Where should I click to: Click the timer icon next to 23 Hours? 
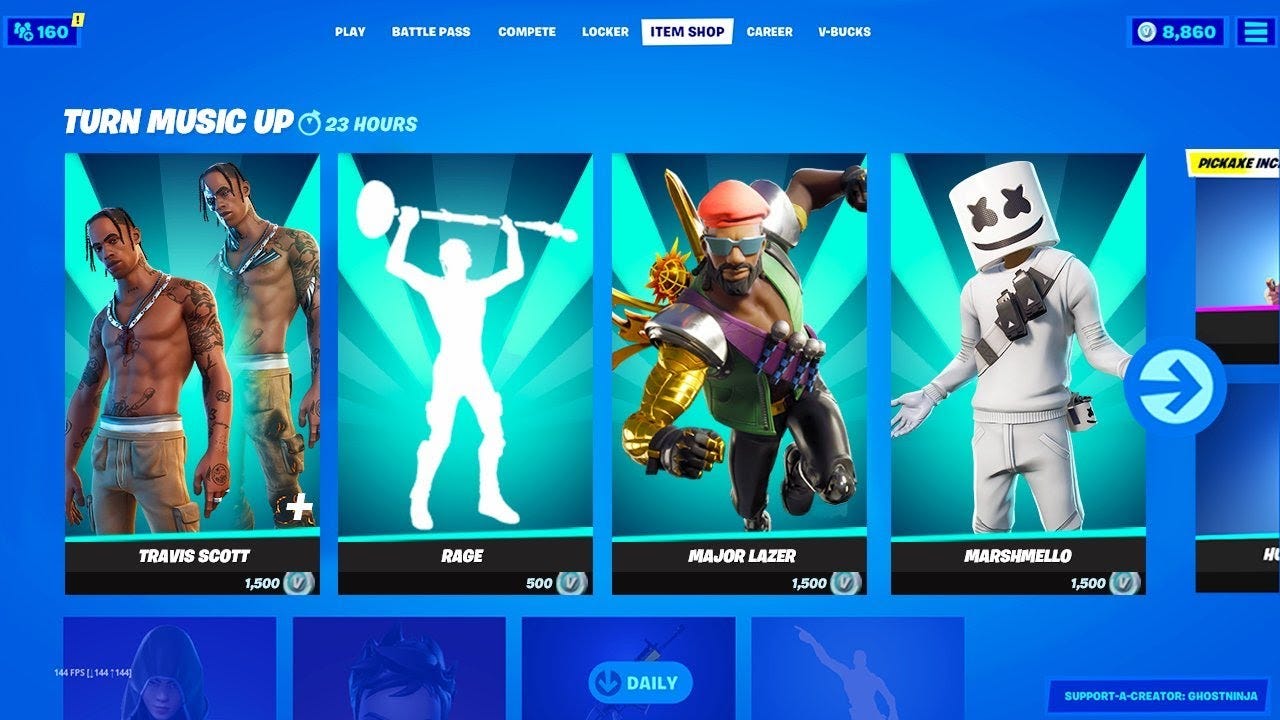[x=311, y=121]
